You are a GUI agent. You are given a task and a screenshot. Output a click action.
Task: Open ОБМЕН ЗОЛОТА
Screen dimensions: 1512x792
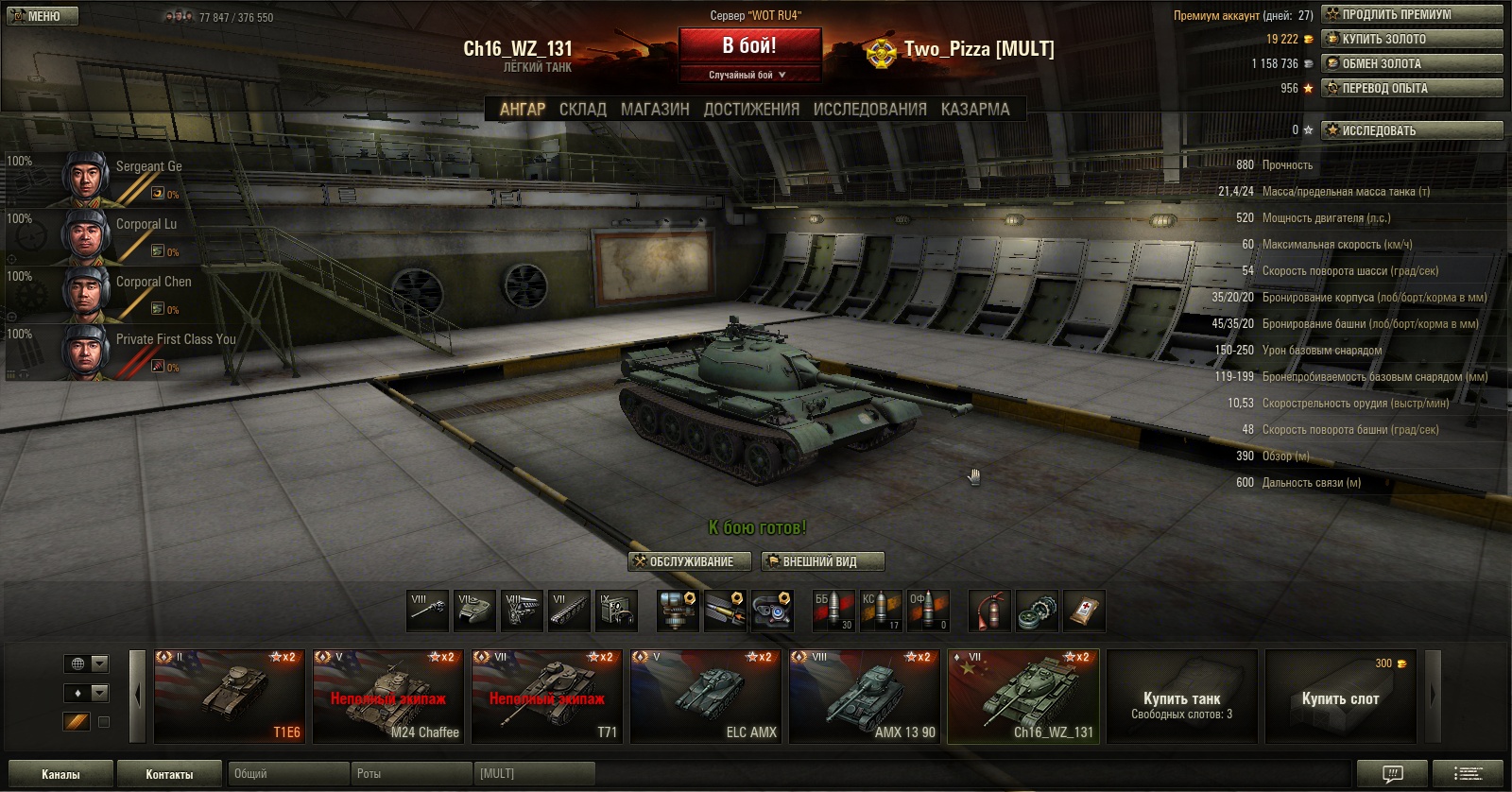click(x=1412, y=63)
